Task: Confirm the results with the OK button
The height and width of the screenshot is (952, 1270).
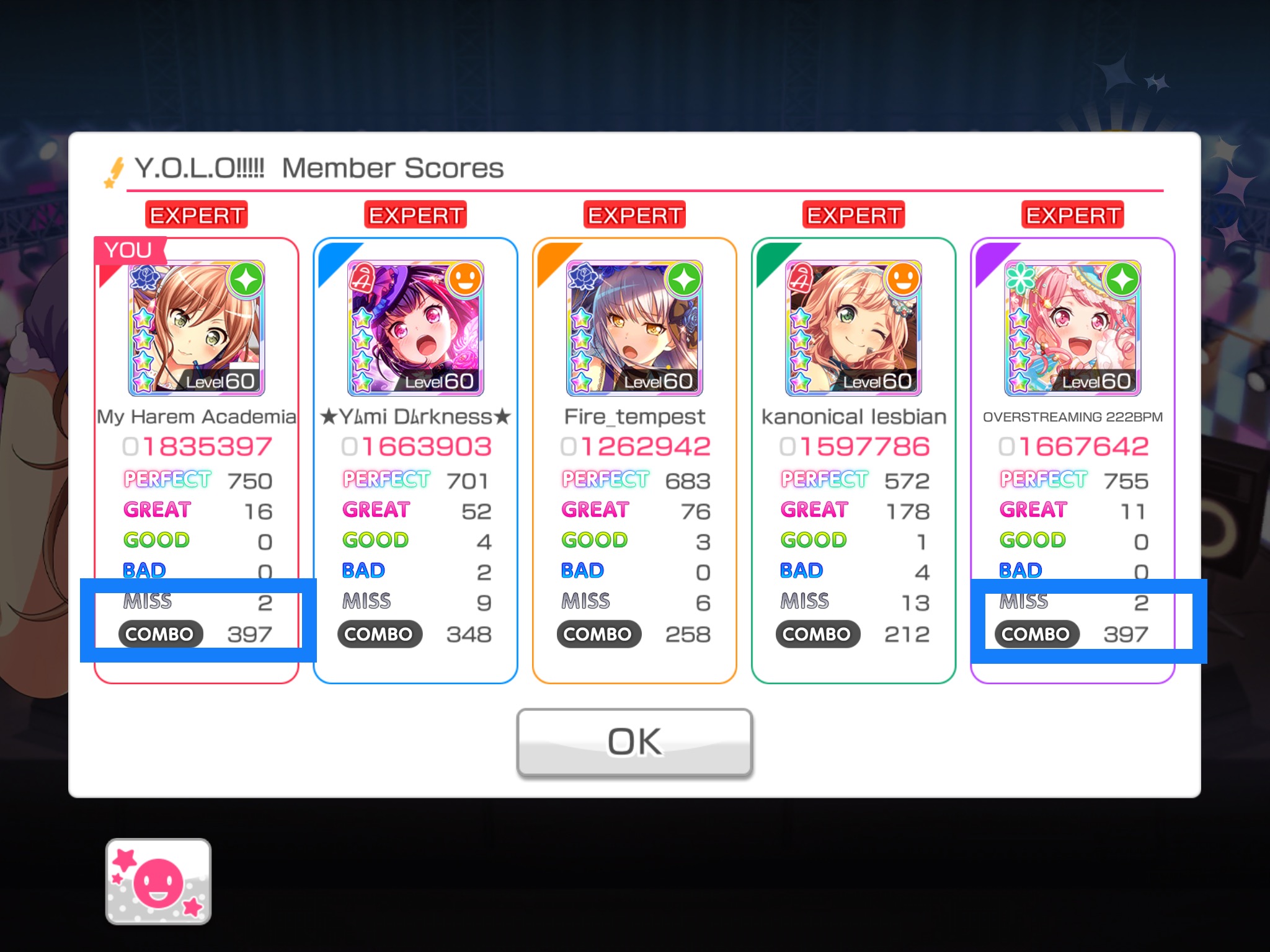Action: tap(634, 742)
